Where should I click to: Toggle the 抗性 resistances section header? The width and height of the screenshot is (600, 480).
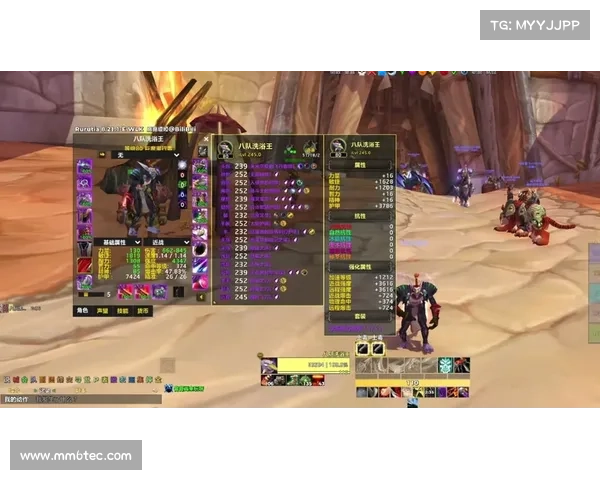(x=360, y=215)
